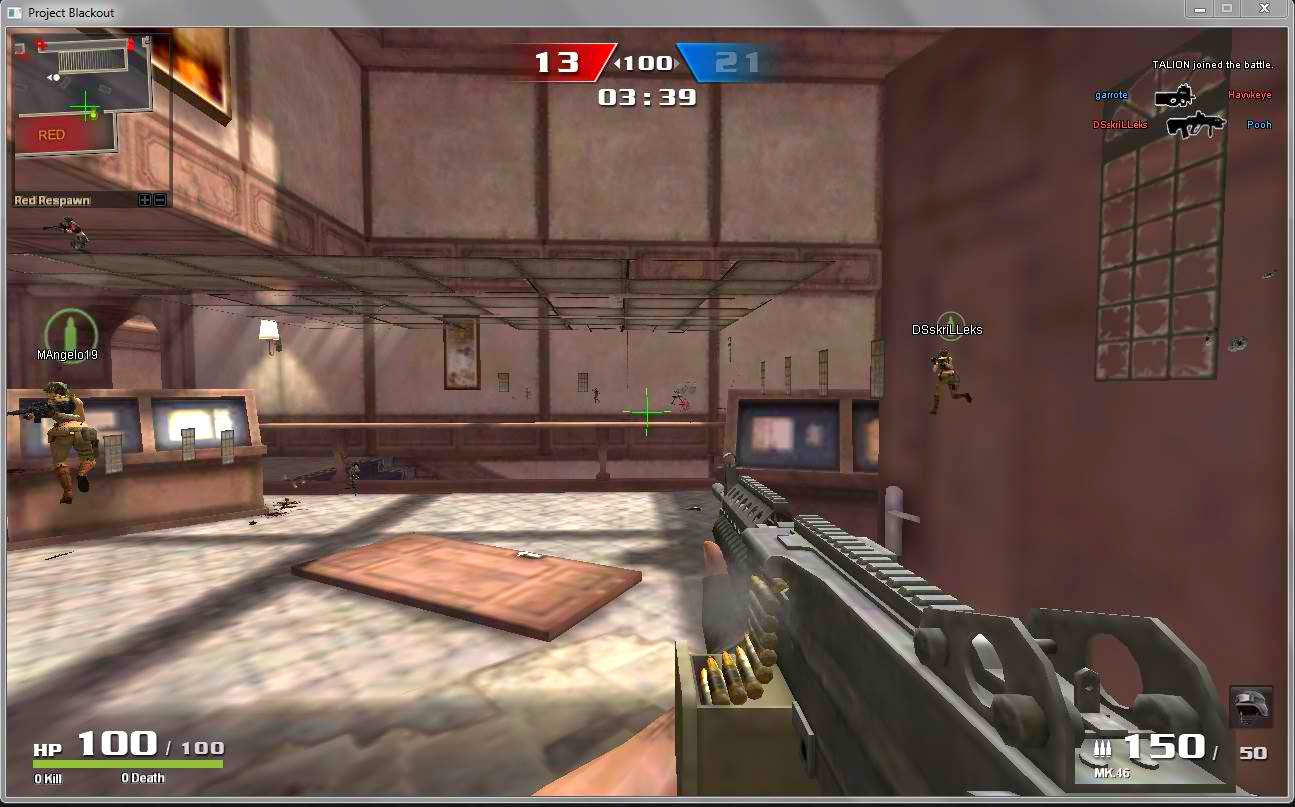Click the TALION joined the battle message
Viewport: 1295px width, 807px height.
point(1211,64)
